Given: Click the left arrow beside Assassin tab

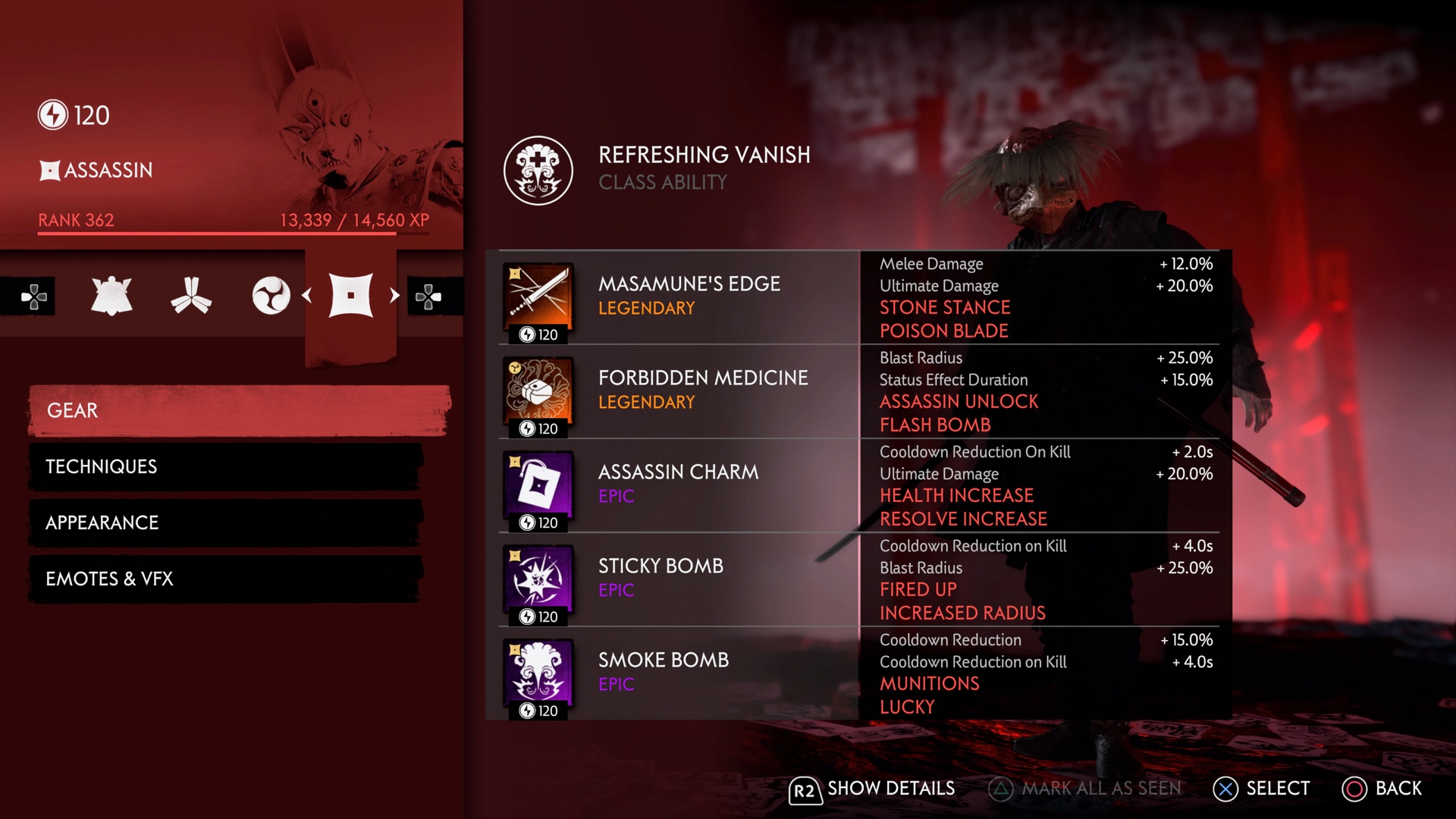Looking at the screenshot, I should (x=307, y=295).
